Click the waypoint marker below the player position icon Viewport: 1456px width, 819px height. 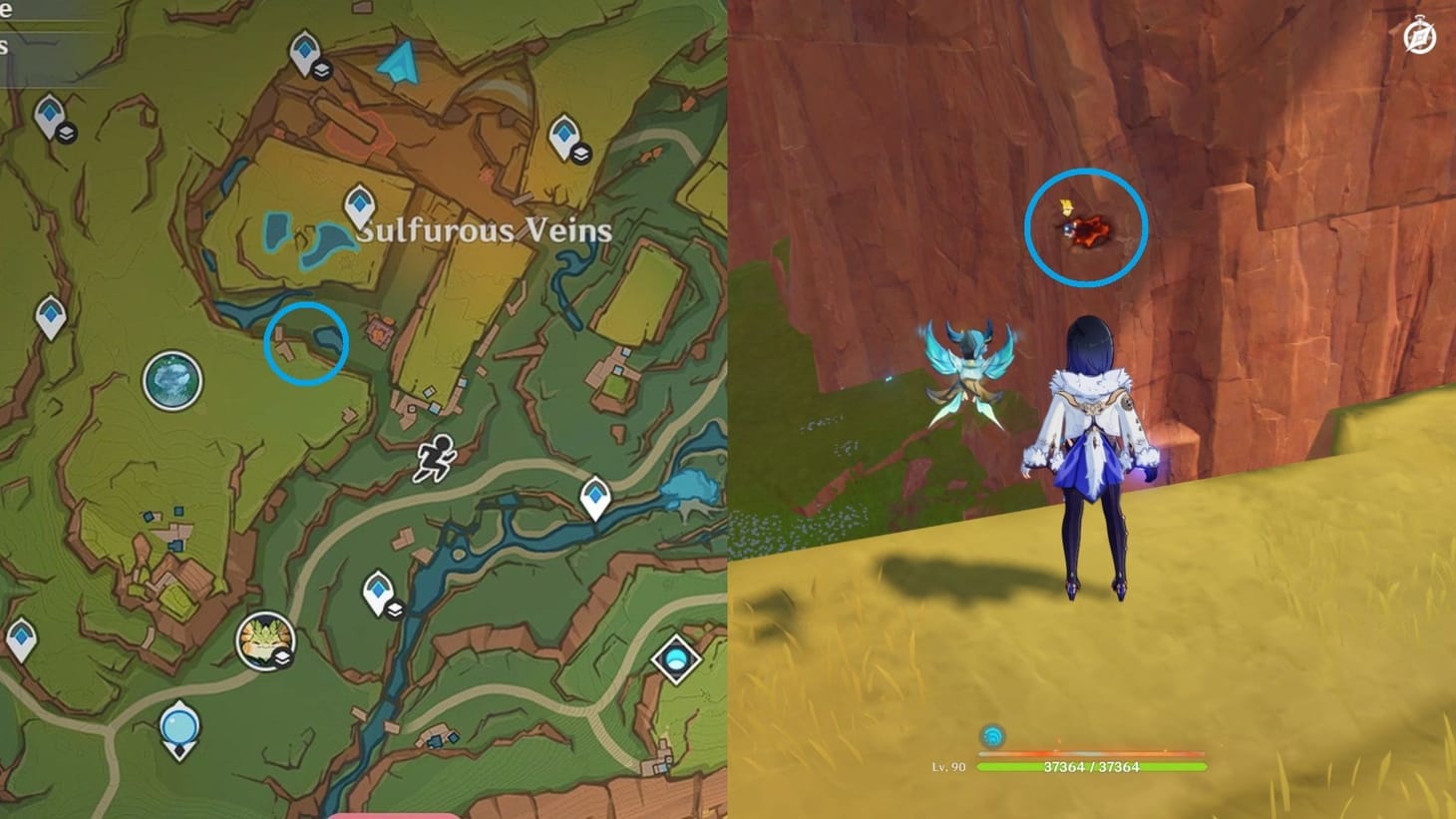tap(377, 591)
